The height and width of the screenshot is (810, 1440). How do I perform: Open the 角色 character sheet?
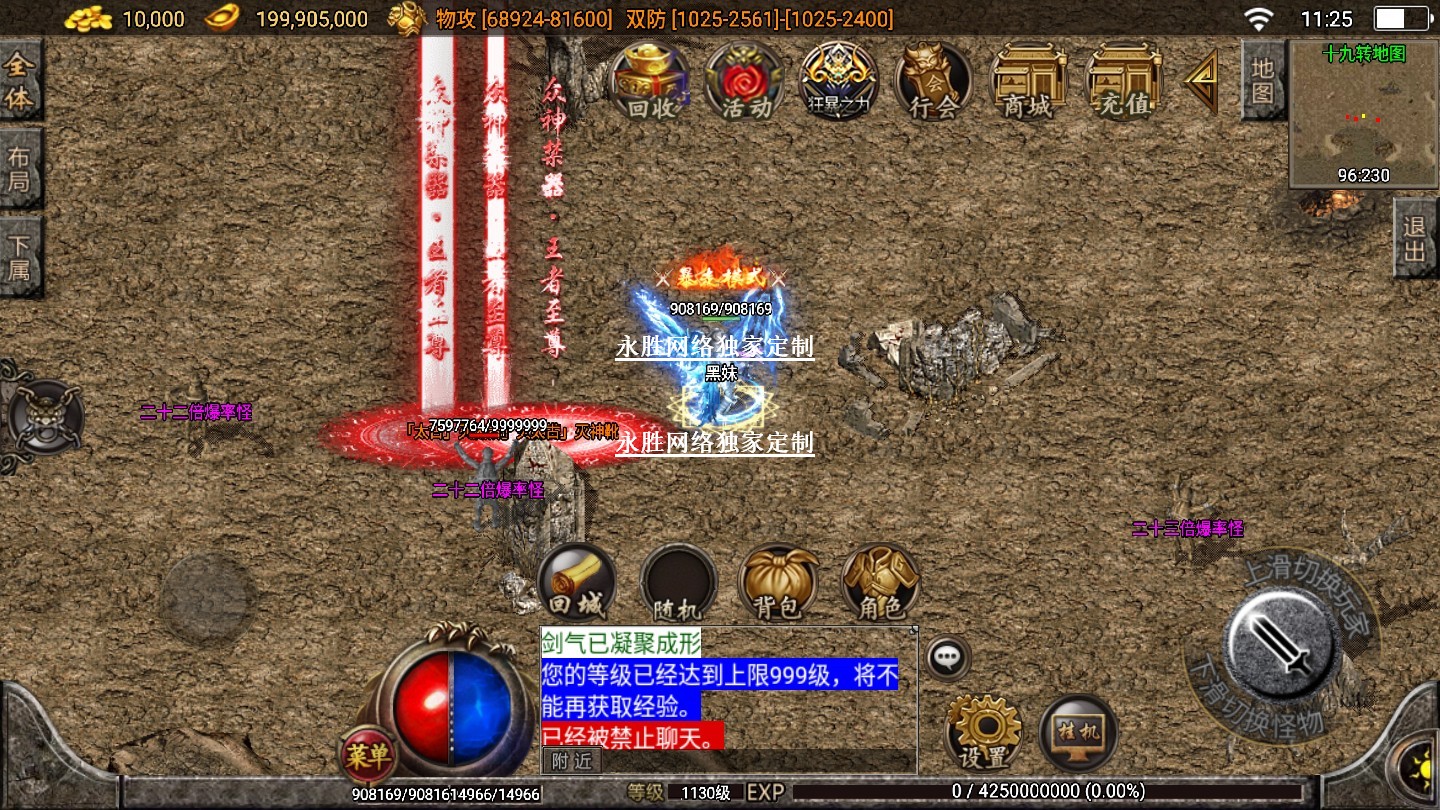[880, 582]
